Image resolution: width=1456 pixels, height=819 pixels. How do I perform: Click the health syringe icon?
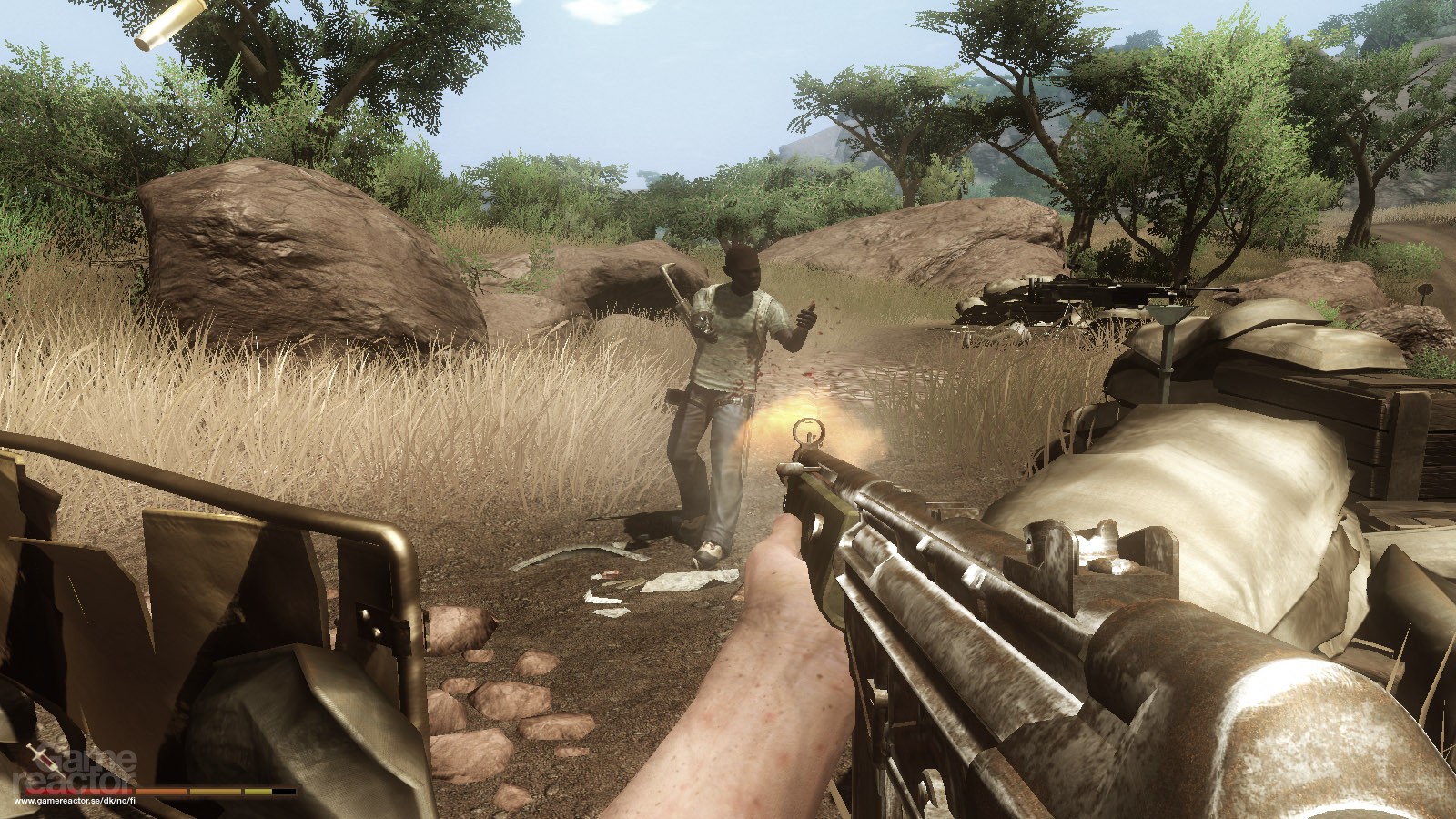click(38, 755)
